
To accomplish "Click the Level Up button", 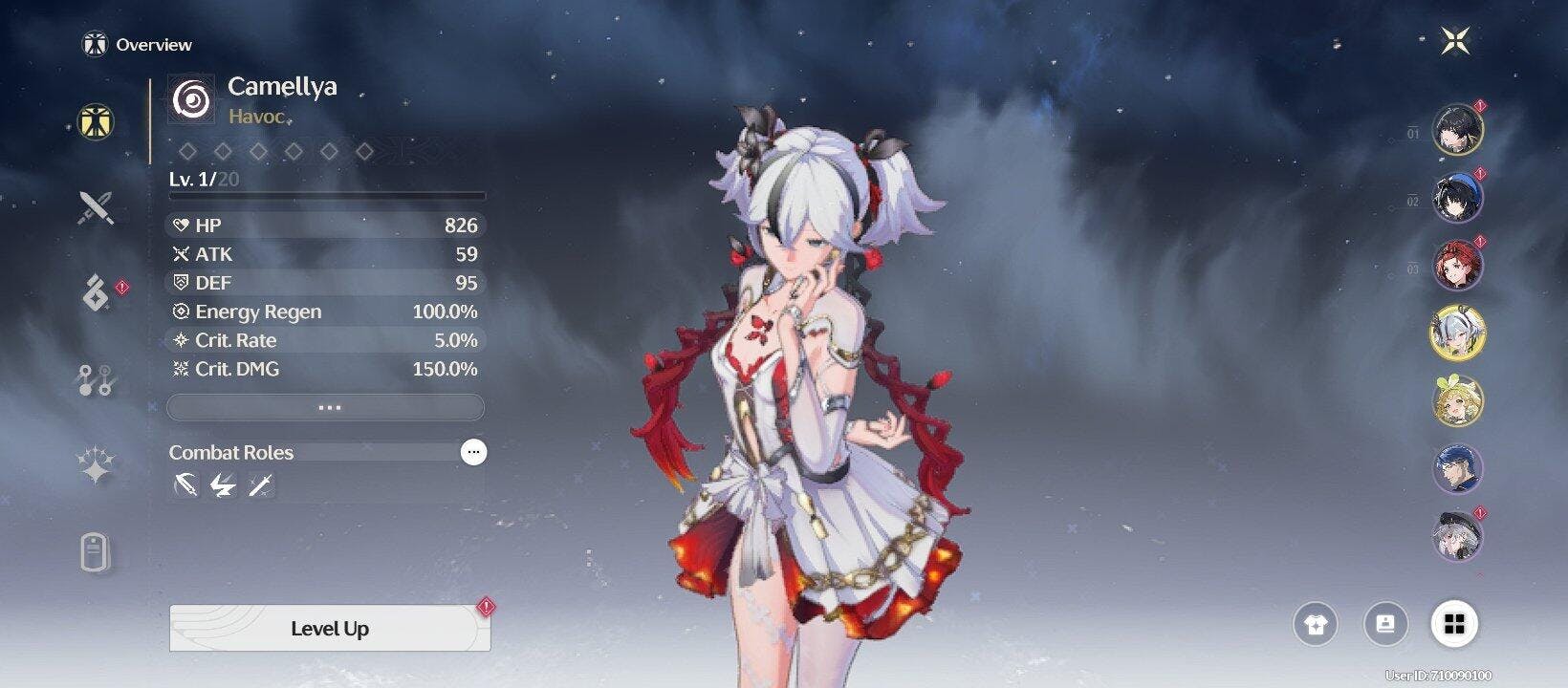I will point(330,629).
